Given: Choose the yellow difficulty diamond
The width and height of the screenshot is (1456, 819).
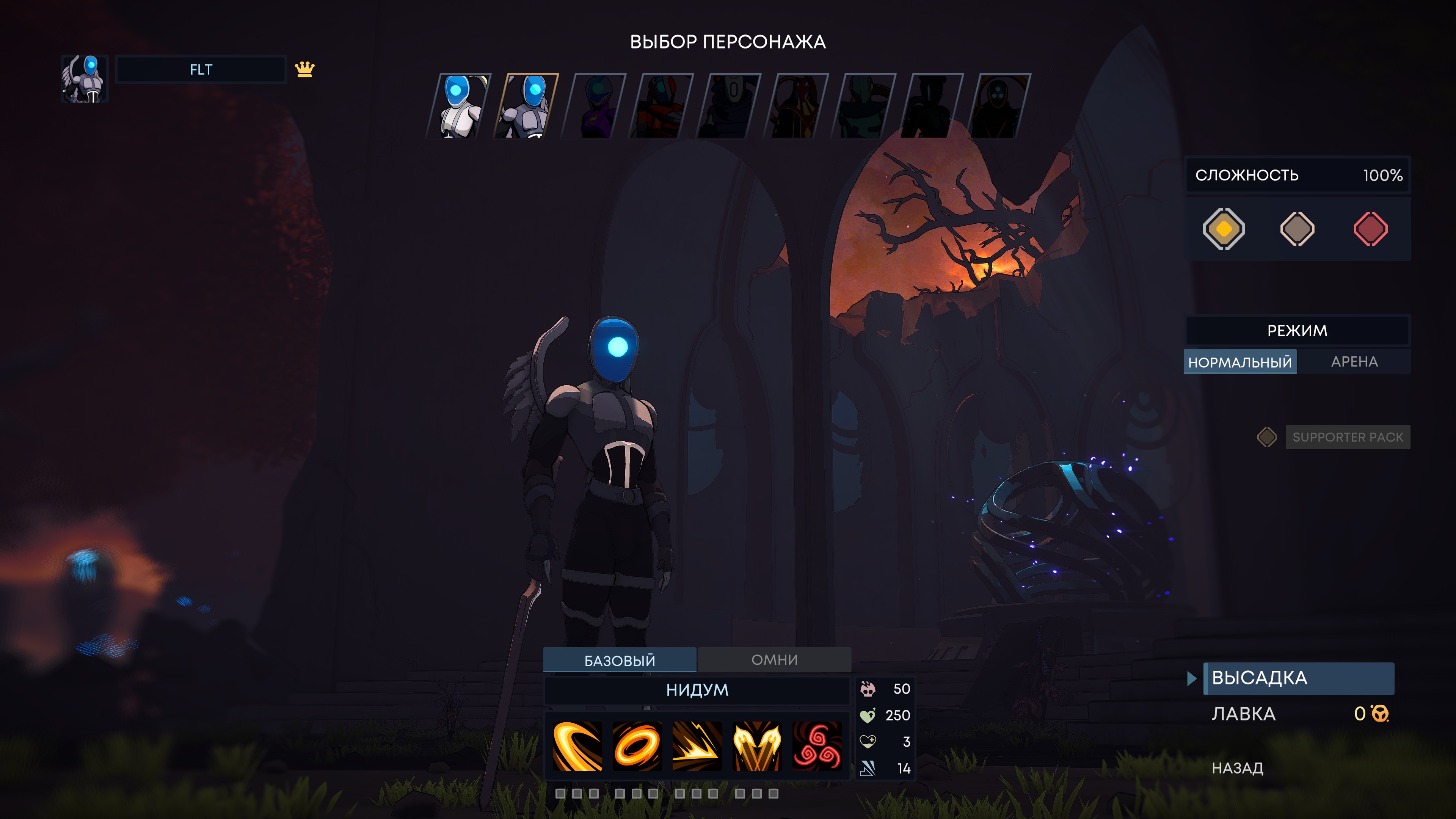Looking at the screenshot, I should tap(1224, 229).
